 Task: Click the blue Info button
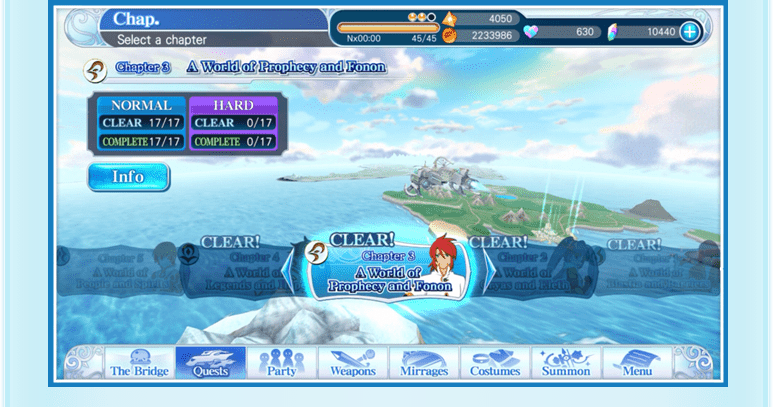coord(128,177)
